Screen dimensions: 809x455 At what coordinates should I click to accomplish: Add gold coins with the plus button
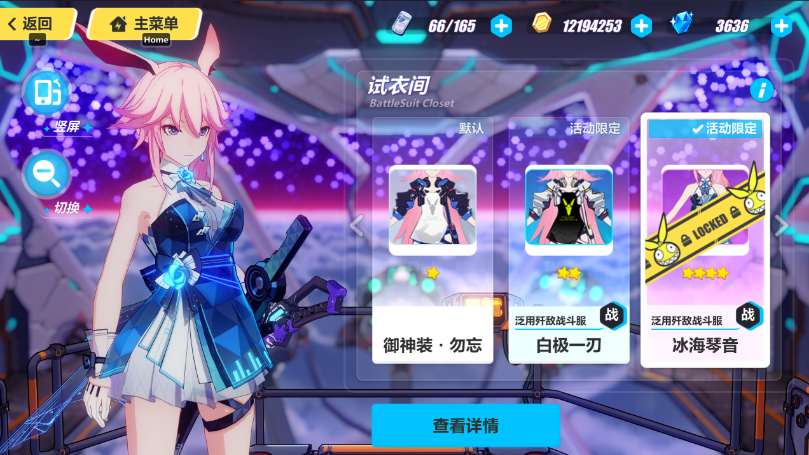click(641, 26)
